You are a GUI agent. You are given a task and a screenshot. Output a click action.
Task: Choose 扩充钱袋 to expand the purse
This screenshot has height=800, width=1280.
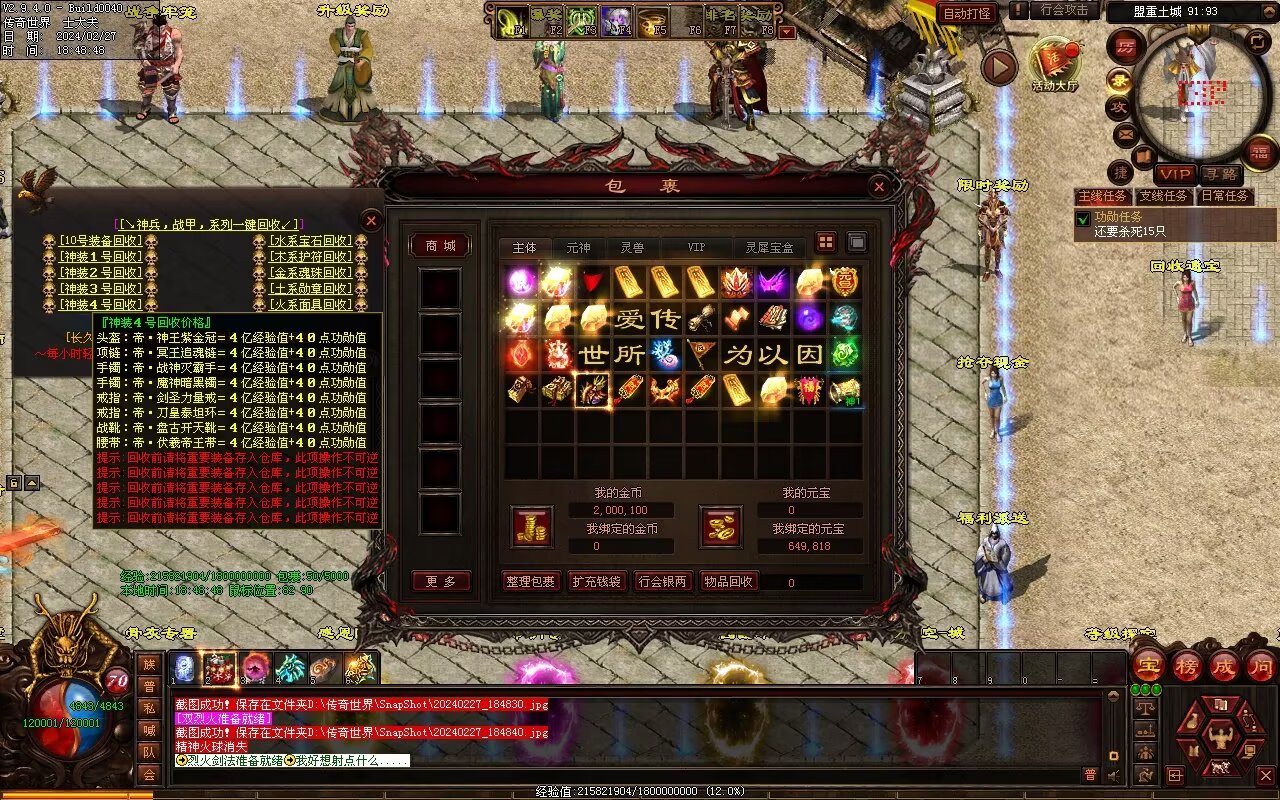597,581
